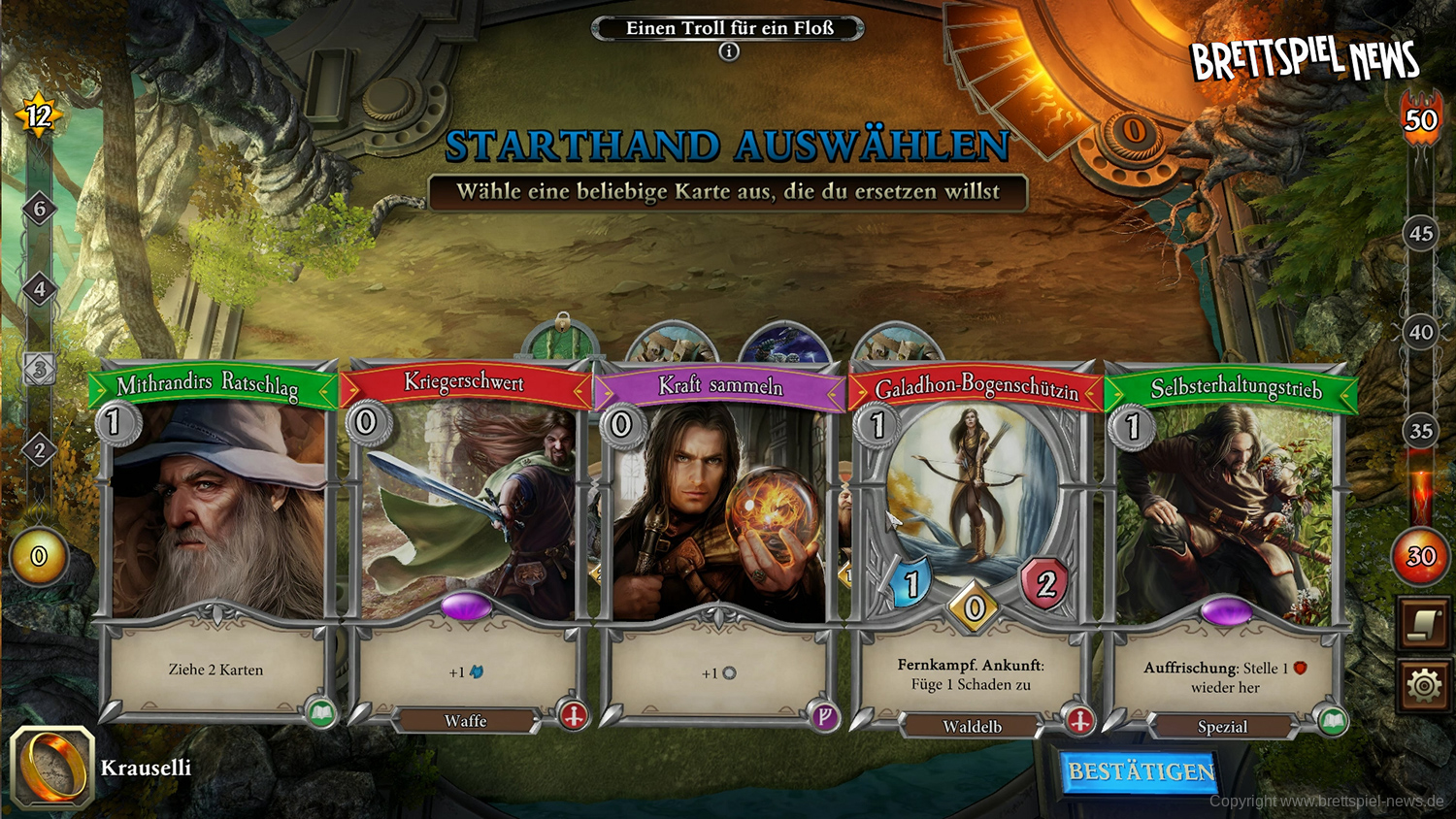
Task: Click the 35 marker on the threat track
Action: pyautogui.click(x=1421, y=431)
